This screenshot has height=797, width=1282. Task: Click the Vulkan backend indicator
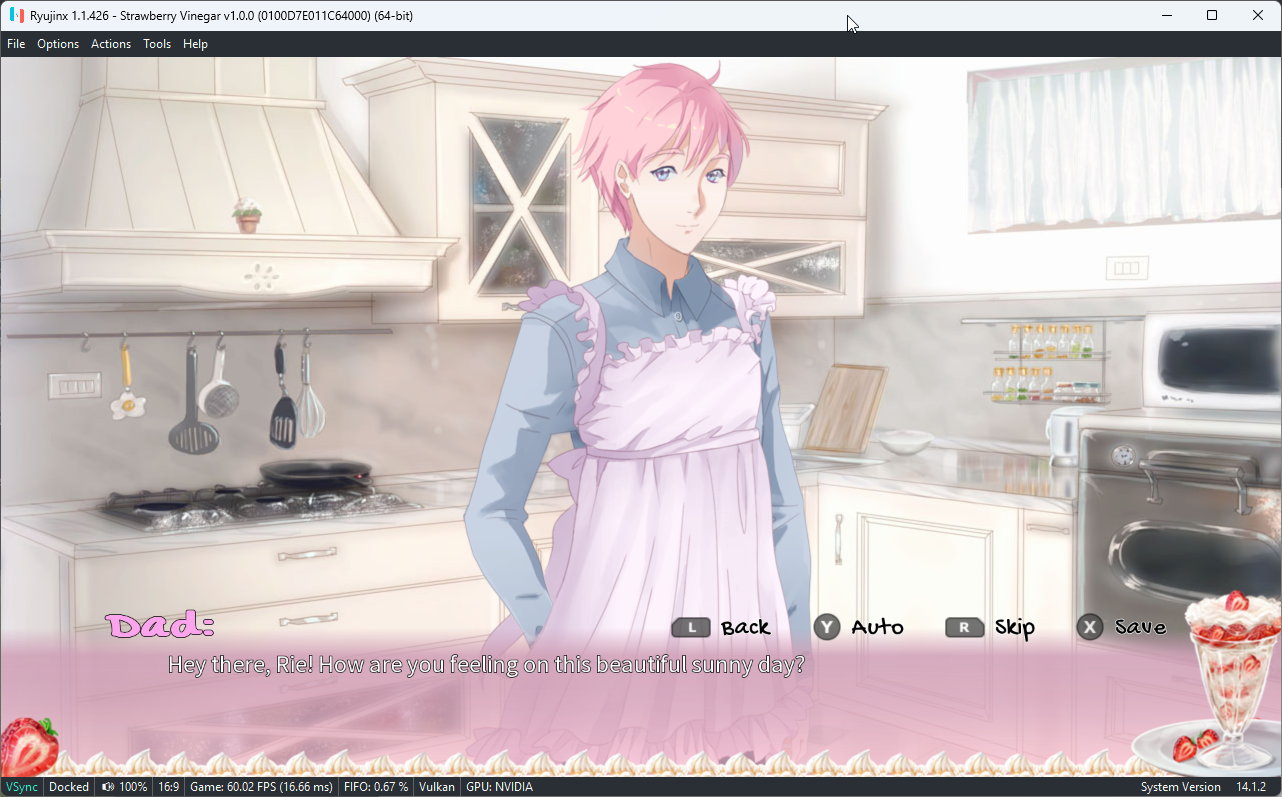tap(436, 786)
